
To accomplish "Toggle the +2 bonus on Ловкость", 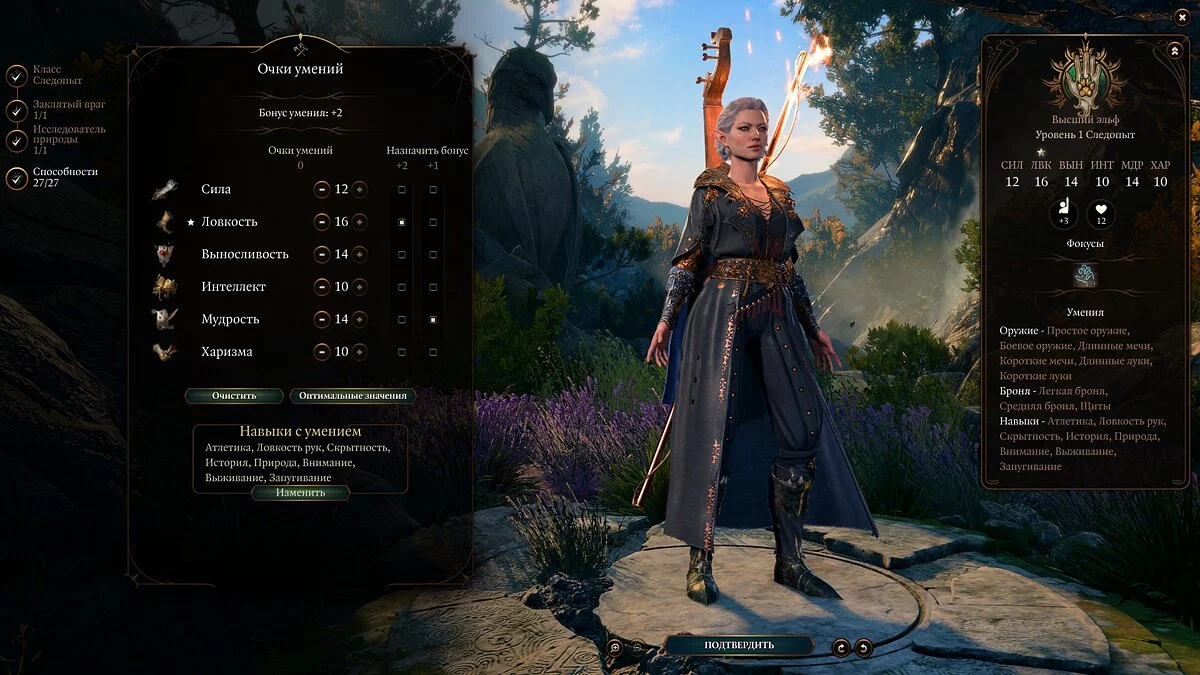I will point(402,222).
